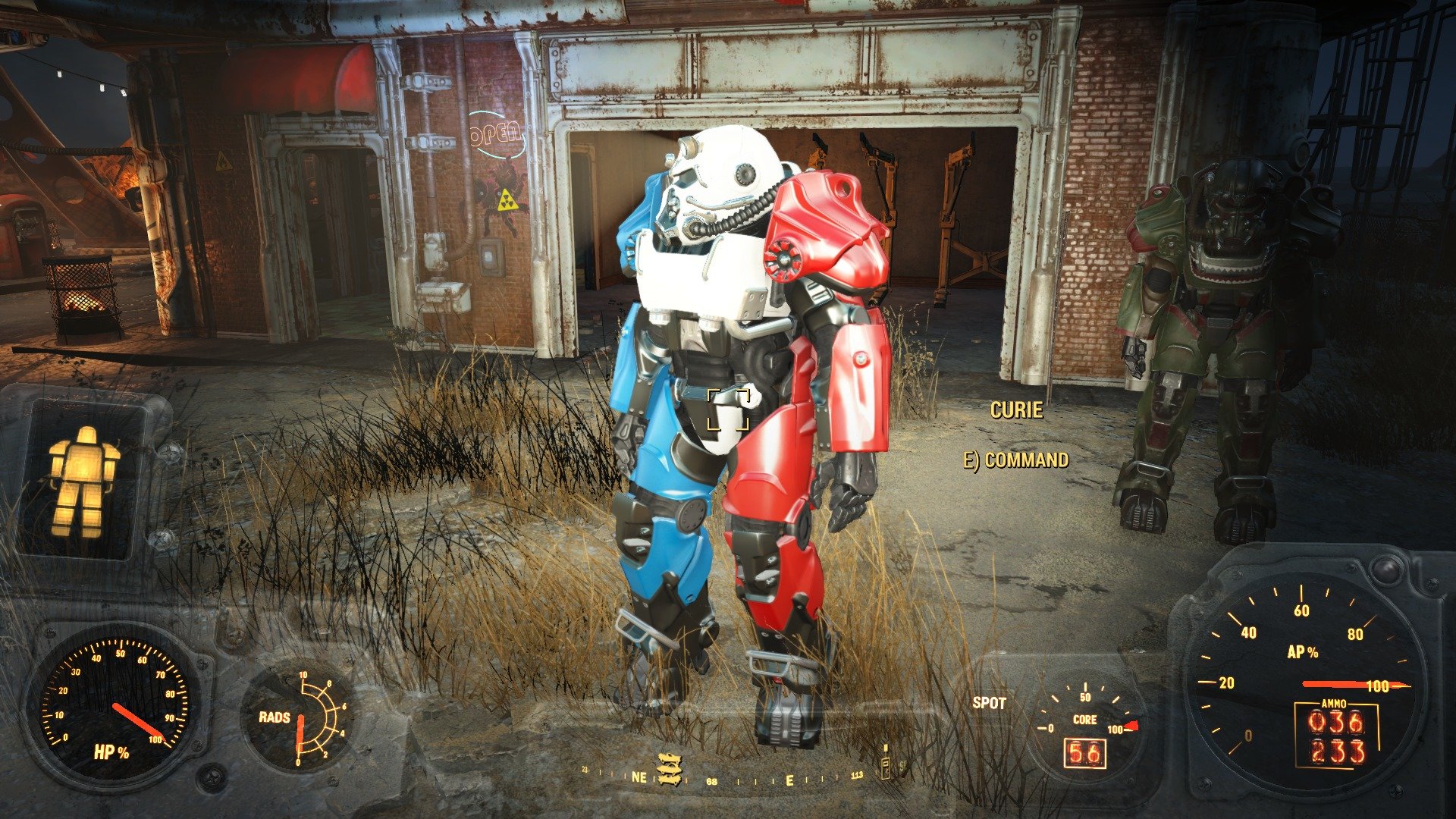Click the compass strip's E heading
The image size is (1456, 819).
[789, 780]
